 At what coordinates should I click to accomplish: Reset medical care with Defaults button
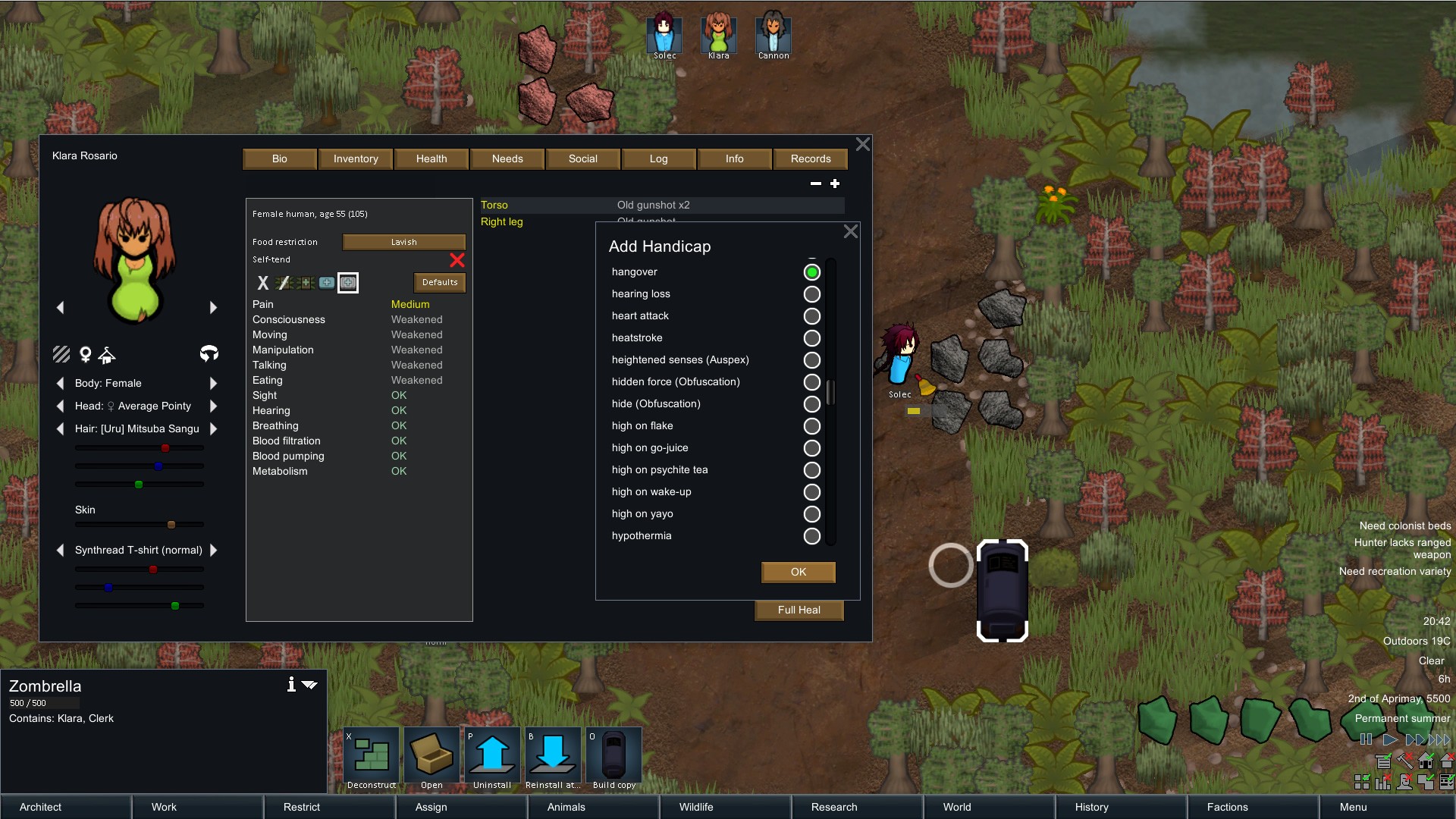tap(440, 282)
